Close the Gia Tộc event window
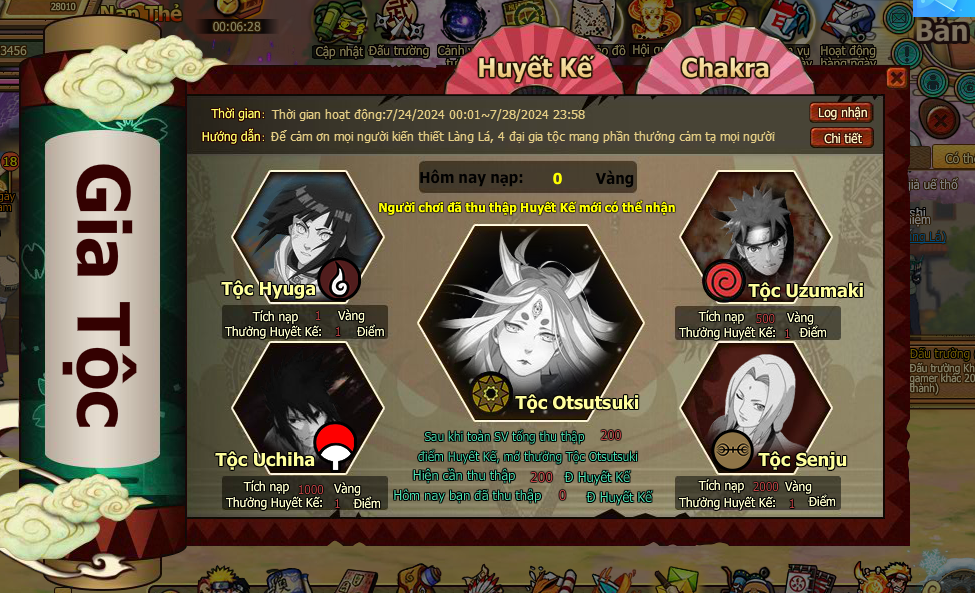The width and height of the screenshot is (975, 593). 896,78
